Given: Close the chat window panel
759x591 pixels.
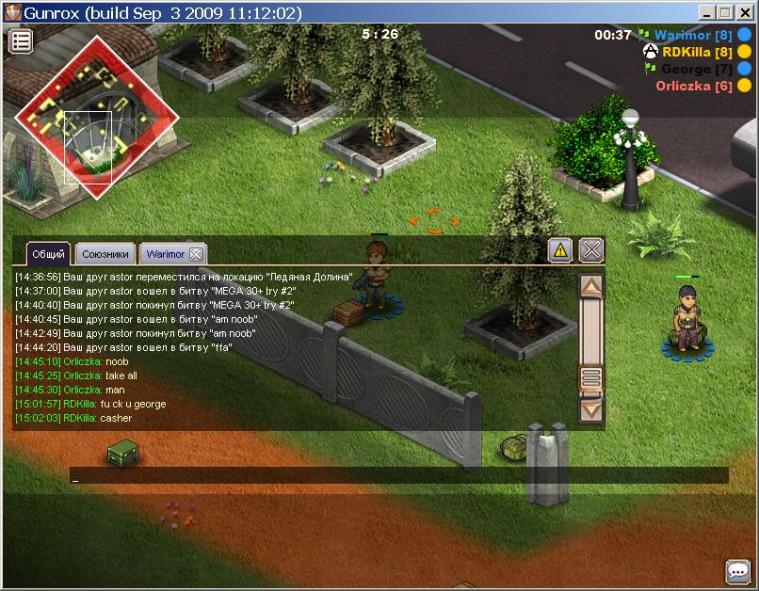Looking at the screenshot, I should pyautogui.click(x=592, y=250).
